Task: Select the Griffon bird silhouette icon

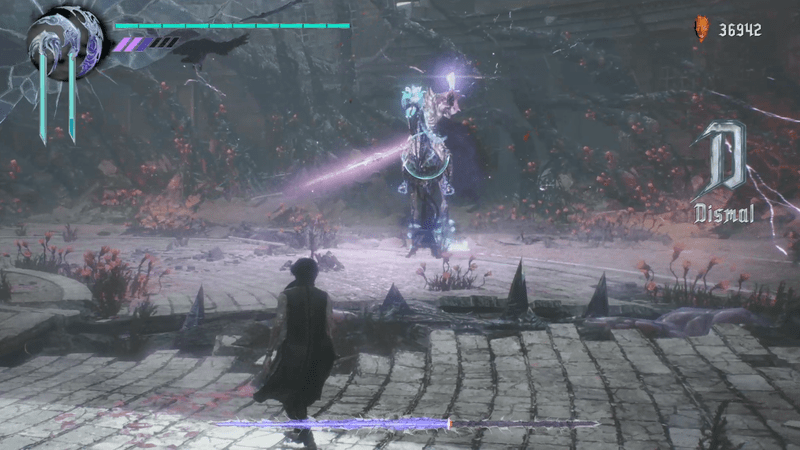Action: coord(211,46)
